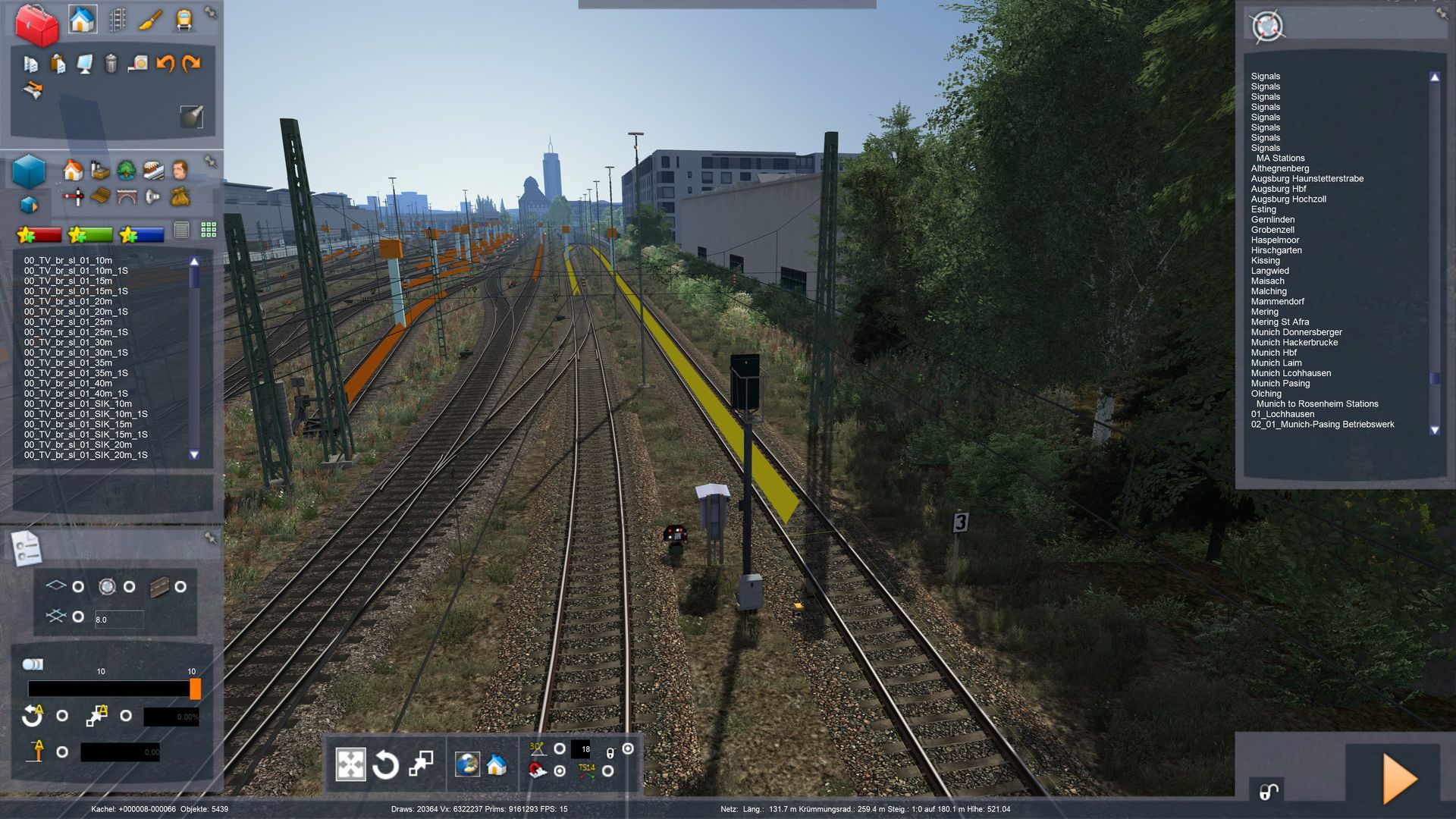Image resolution: width=1456 pixels, height=819 pixels.
Task: Select the four-arrow move gizmo button
Action: point(350,764)
